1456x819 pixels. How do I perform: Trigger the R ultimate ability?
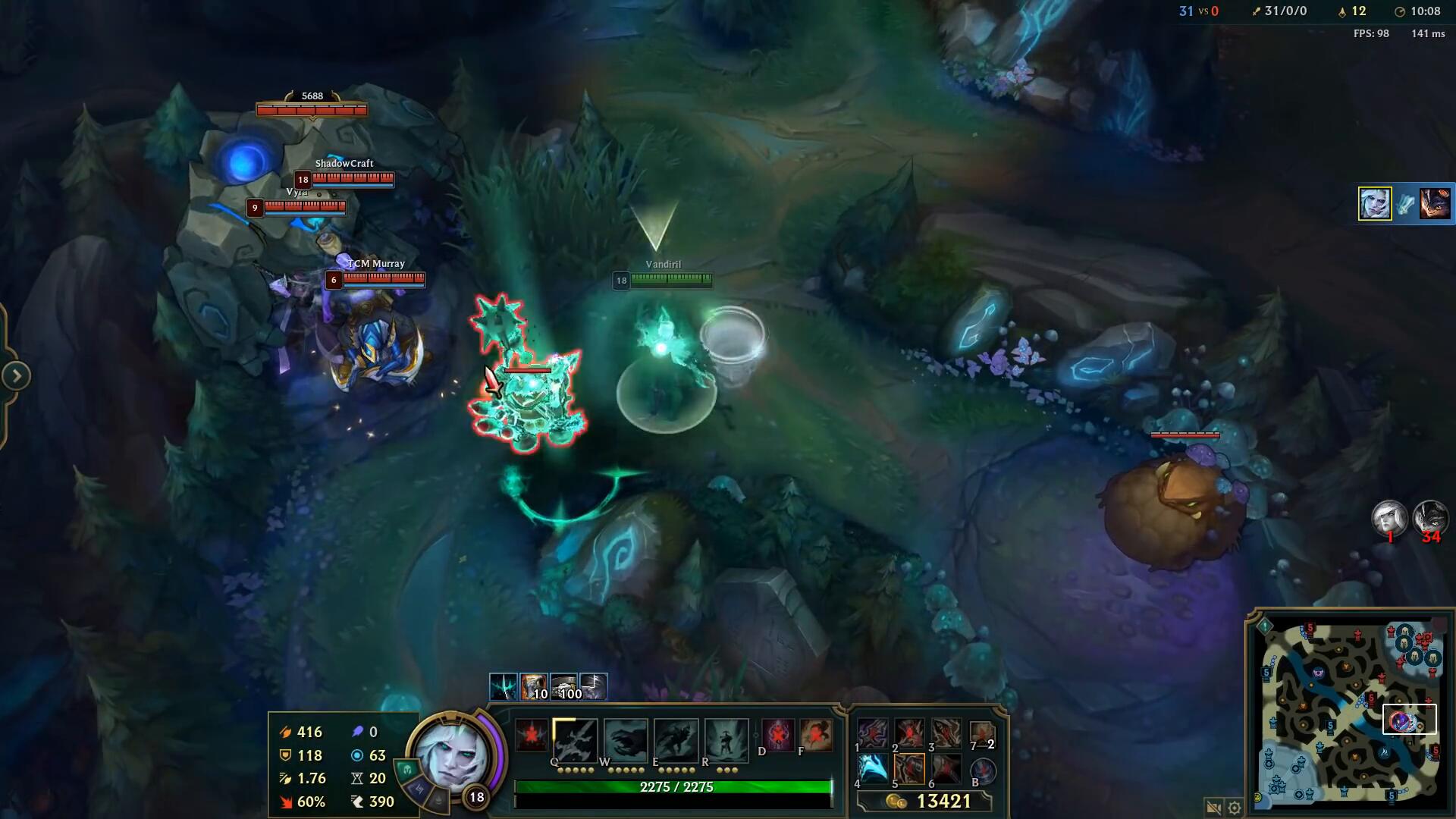pos(726,739)
